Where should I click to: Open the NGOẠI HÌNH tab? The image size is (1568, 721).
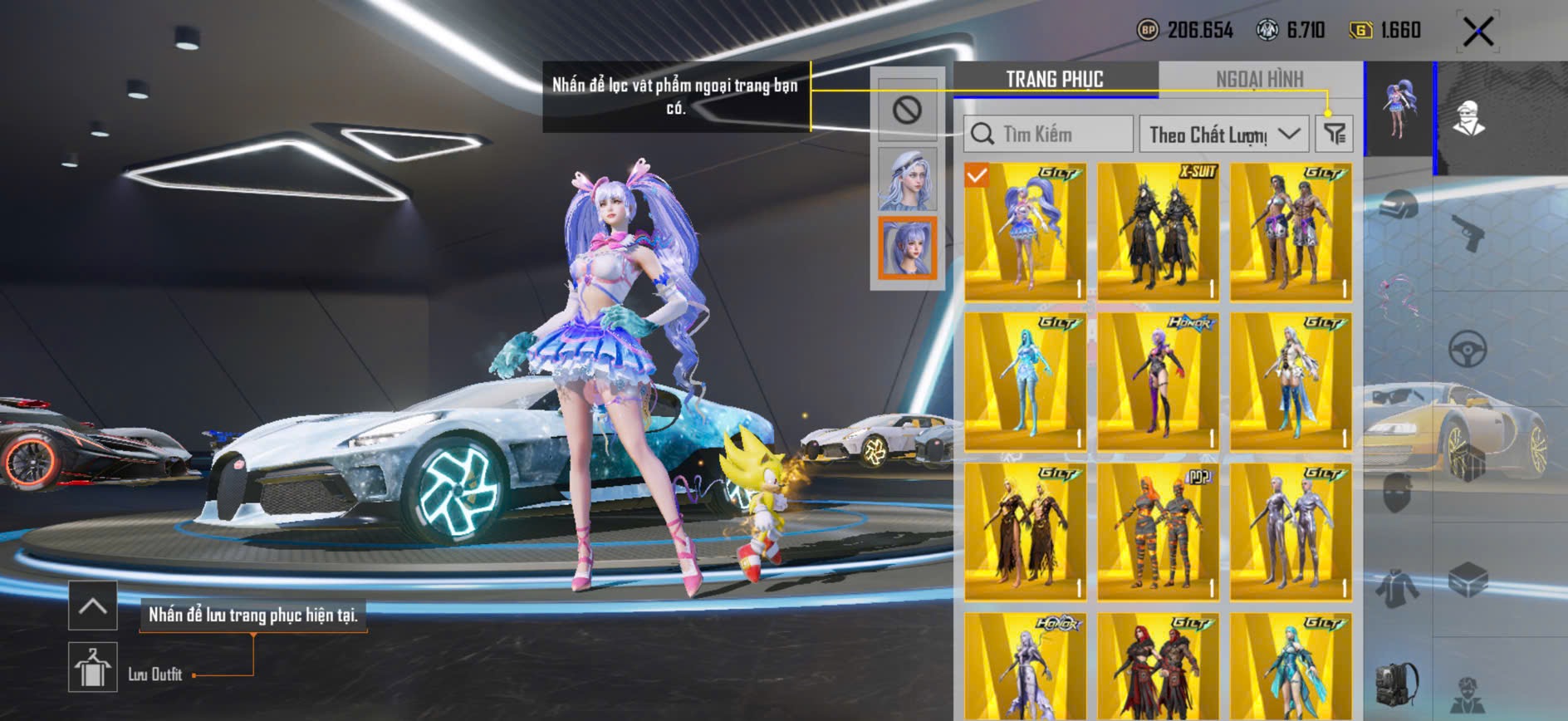[x=1259, y=80]
